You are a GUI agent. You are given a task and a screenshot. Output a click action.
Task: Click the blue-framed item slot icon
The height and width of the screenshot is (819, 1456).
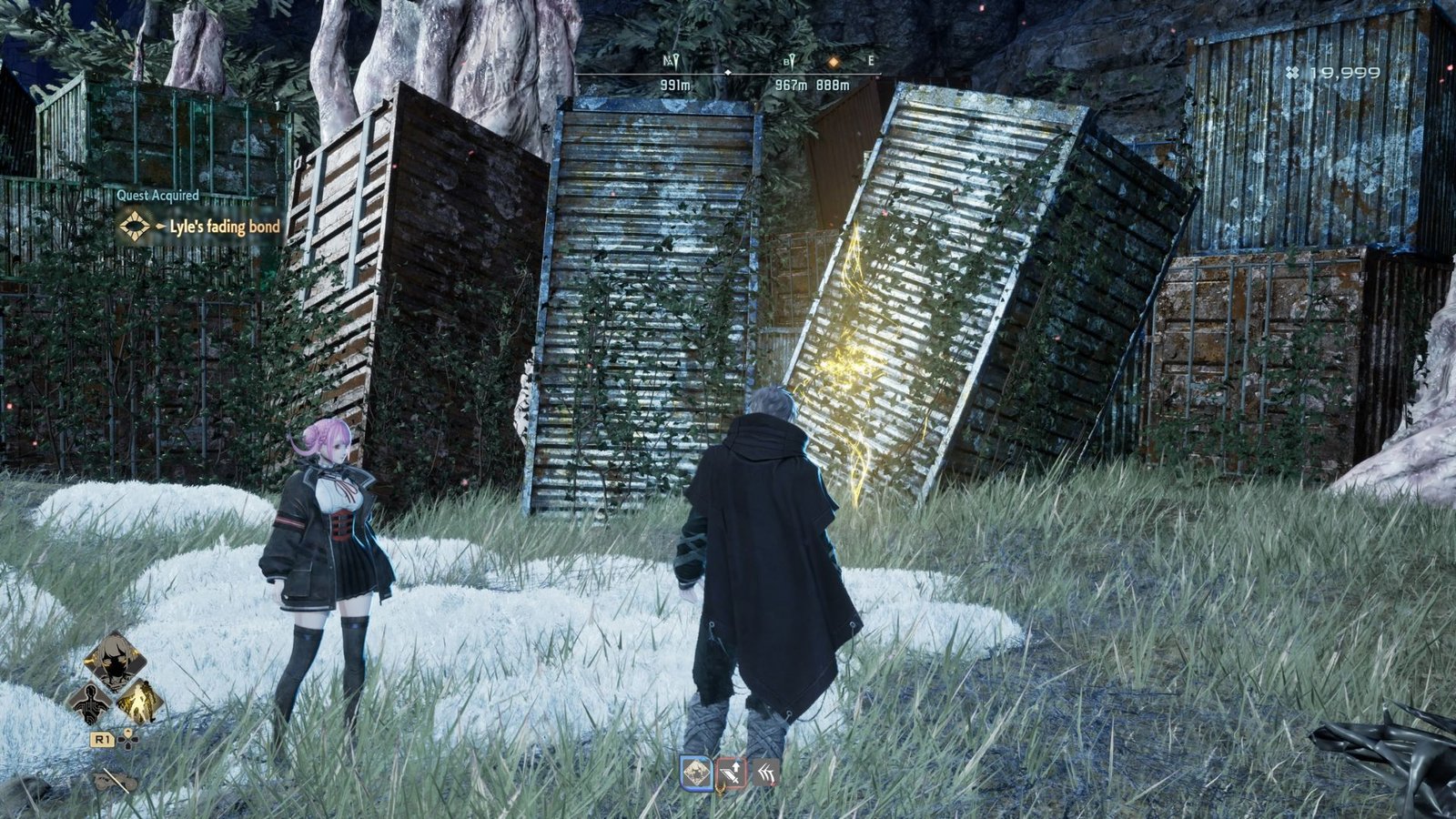[x=696, y=773]
